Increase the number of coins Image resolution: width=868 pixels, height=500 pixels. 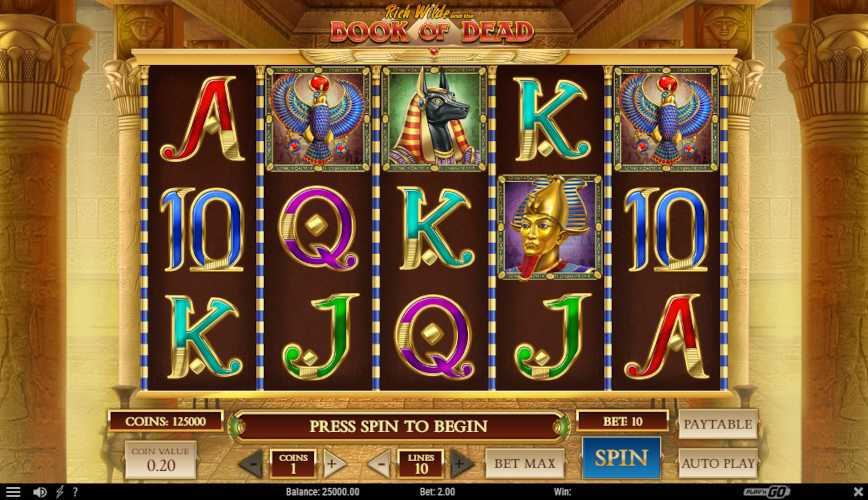(334, 463)
